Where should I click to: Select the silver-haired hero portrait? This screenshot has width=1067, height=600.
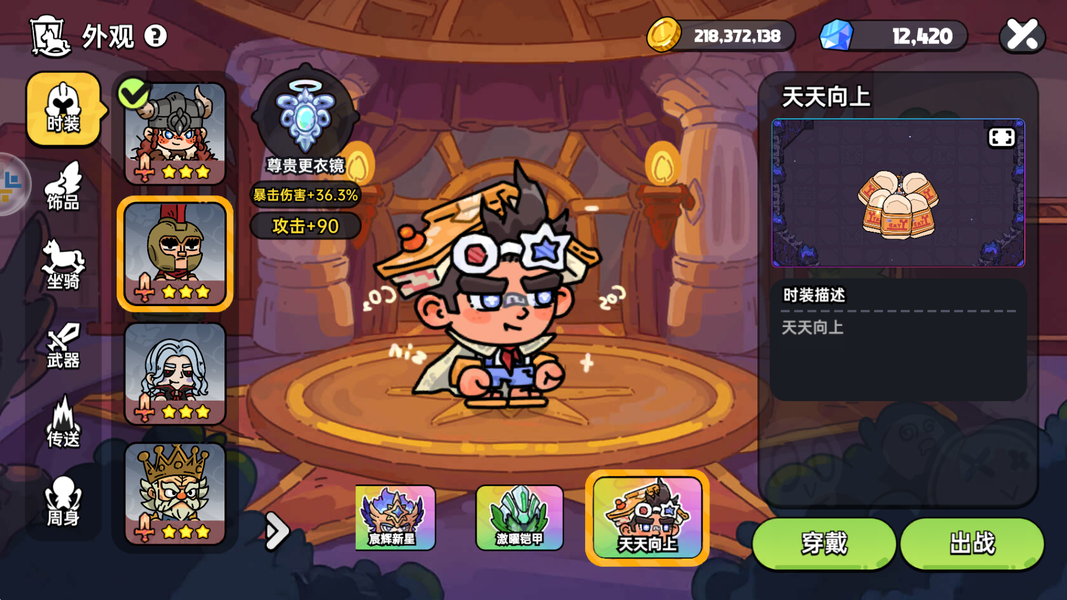[175, 373]
